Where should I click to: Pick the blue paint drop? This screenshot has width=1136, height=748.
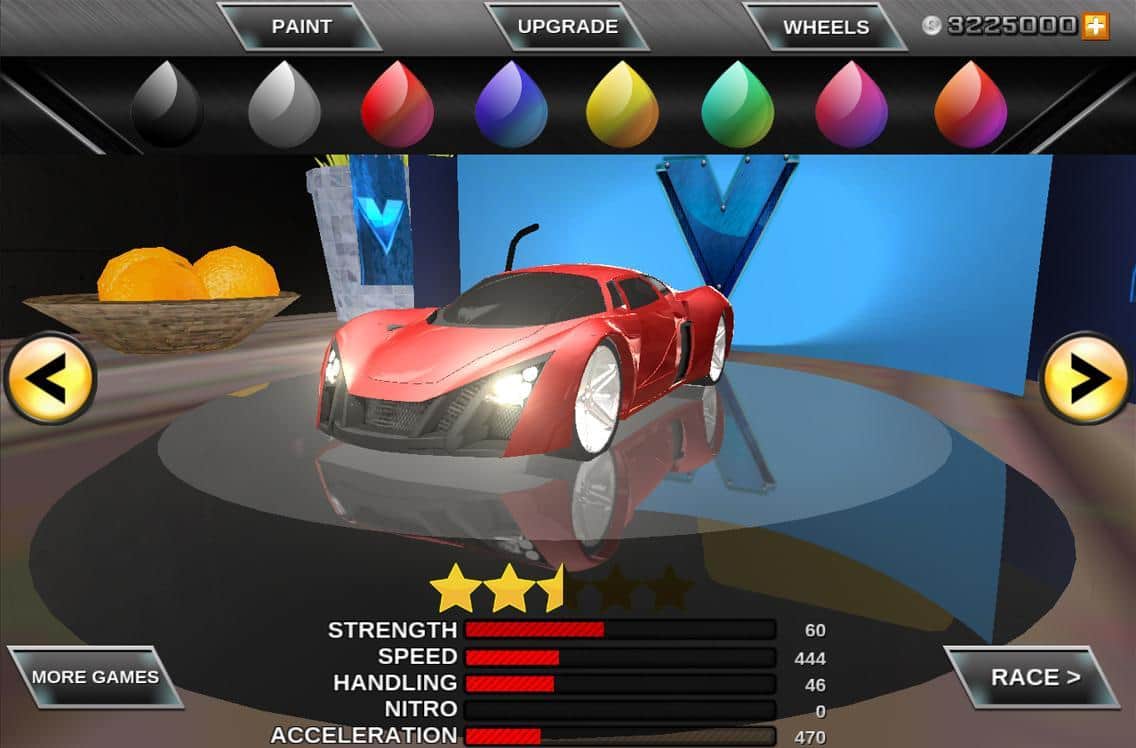[x=511, y=105]
